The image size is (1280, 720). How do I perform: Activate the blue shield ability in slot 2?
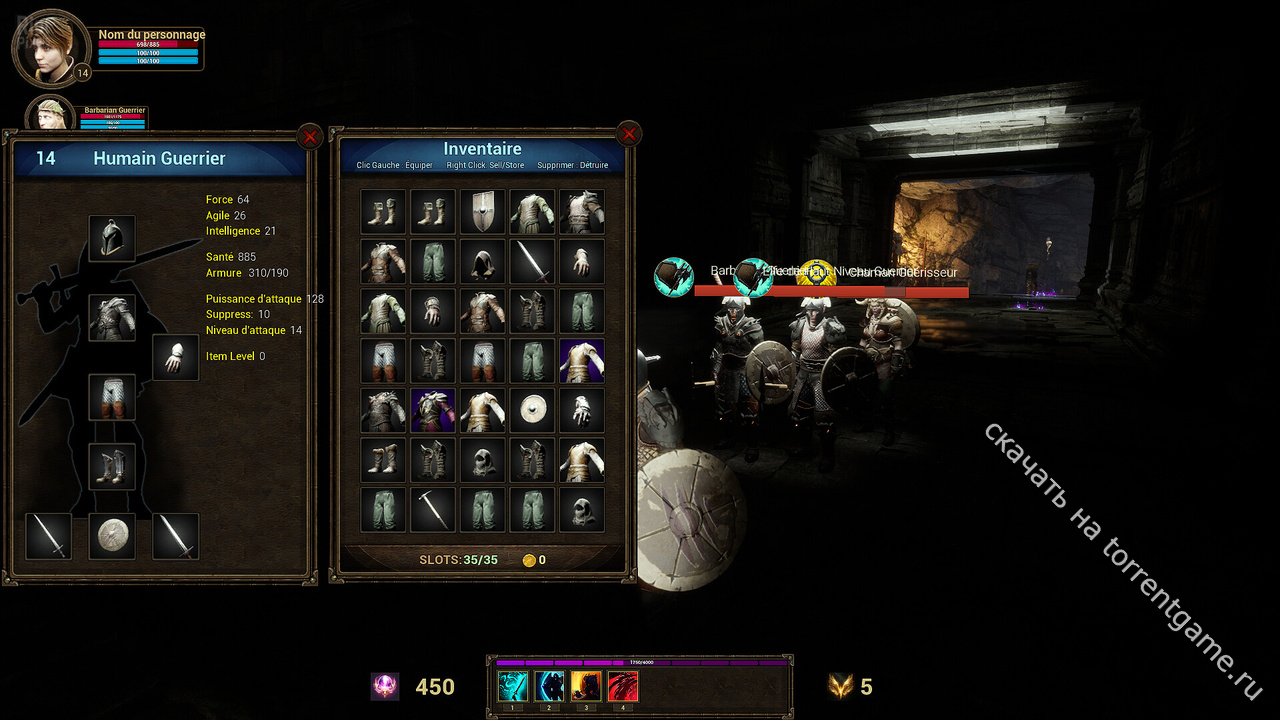(x=550, y=686)
